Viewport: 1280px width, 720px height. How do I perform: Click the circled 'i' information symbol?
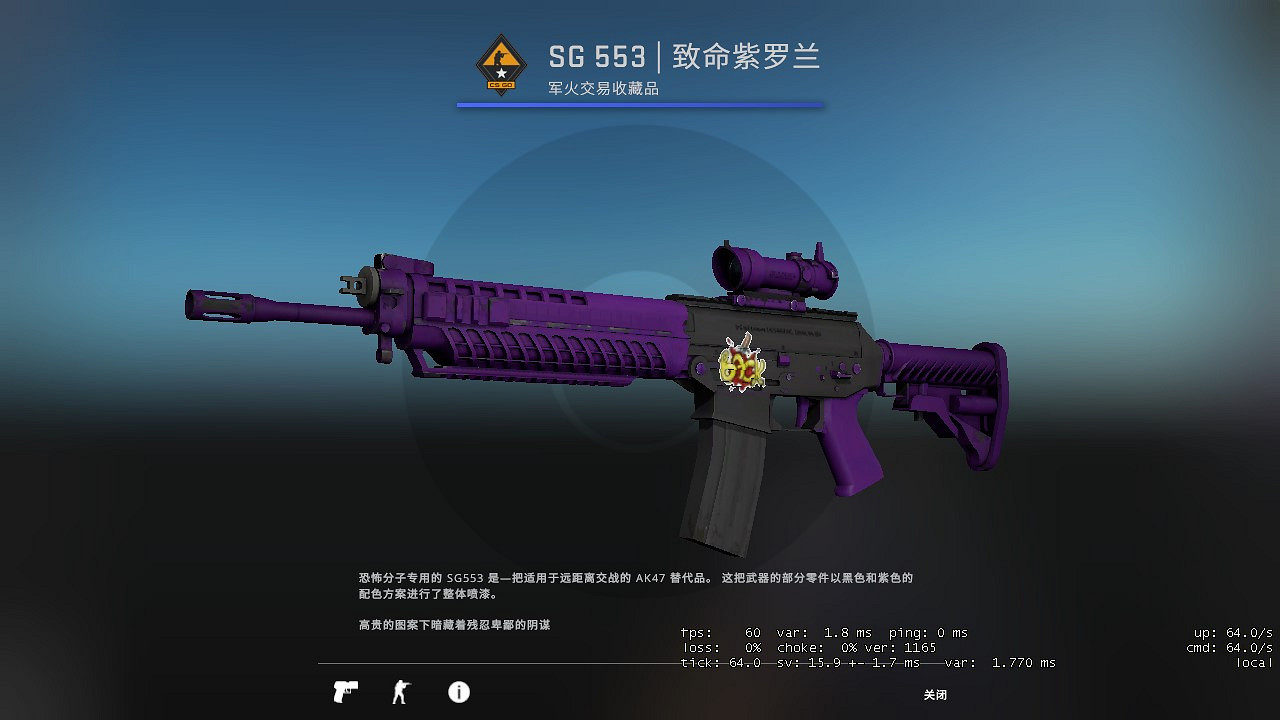tap(459, 691)
